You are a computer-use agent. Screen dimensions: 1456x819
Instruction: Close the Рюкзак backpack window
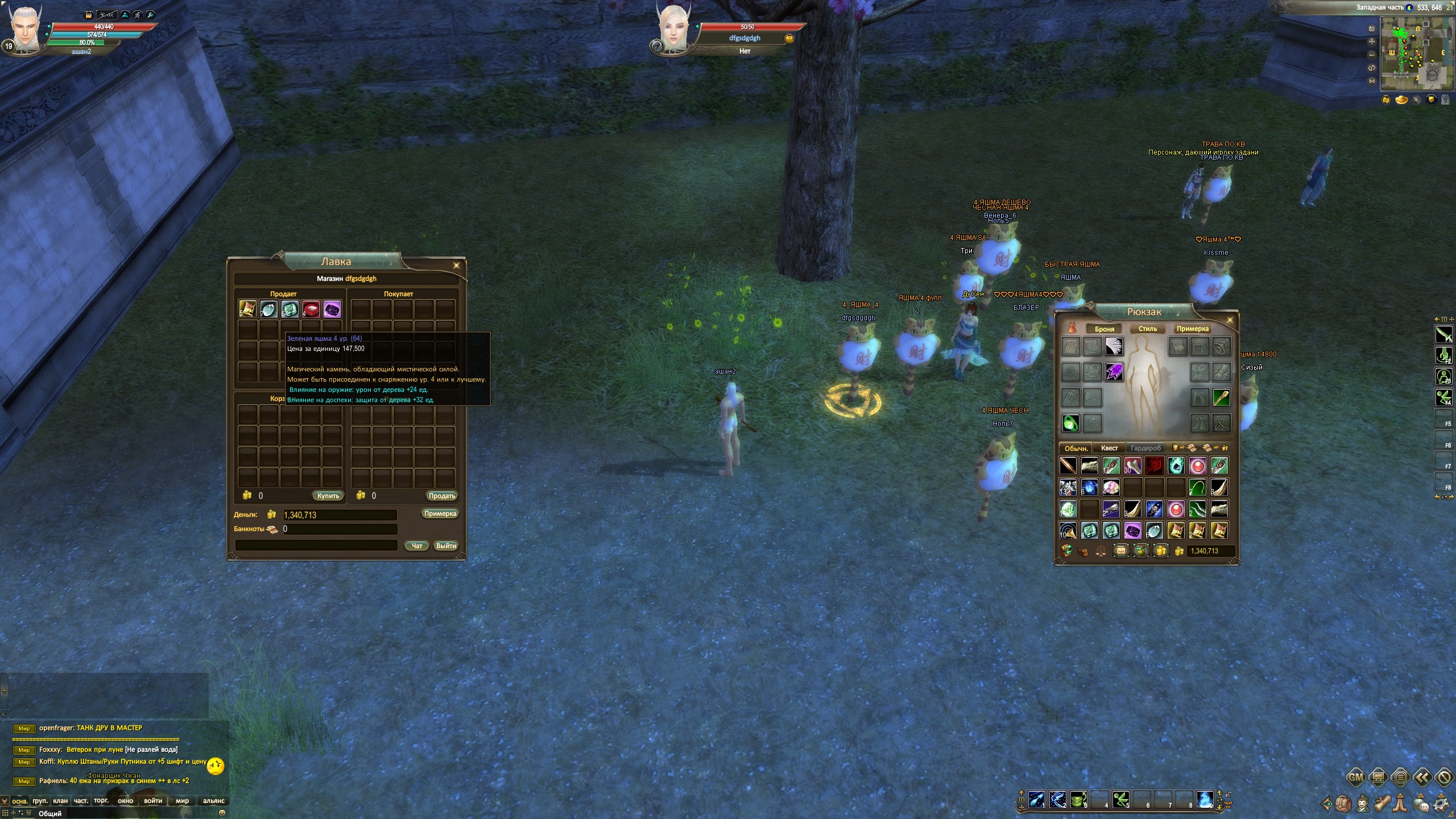pyautogui.click(x=1230, y=320)
